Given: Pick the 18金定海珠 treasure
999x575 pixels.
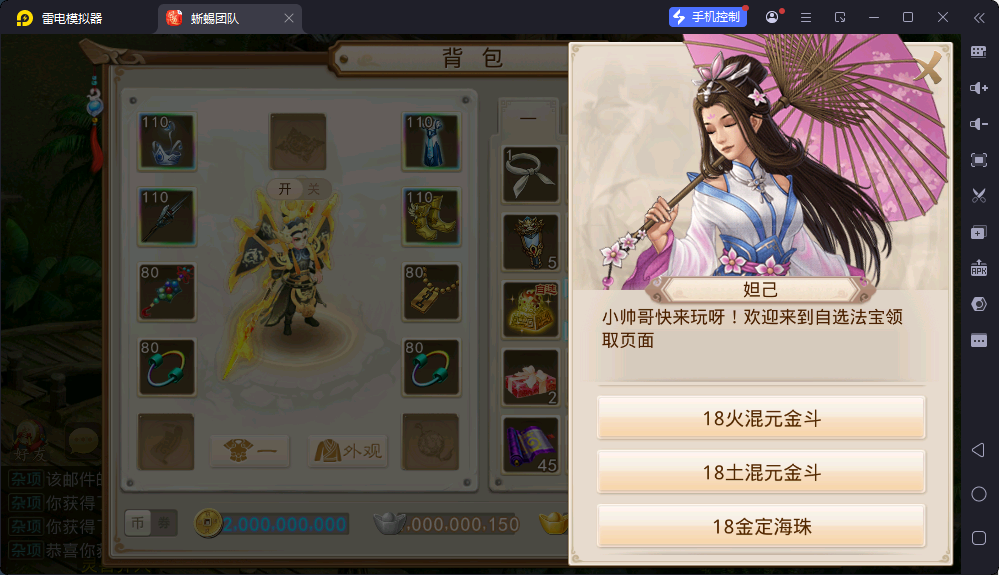Looking at the screenshot, I should 761,526.
